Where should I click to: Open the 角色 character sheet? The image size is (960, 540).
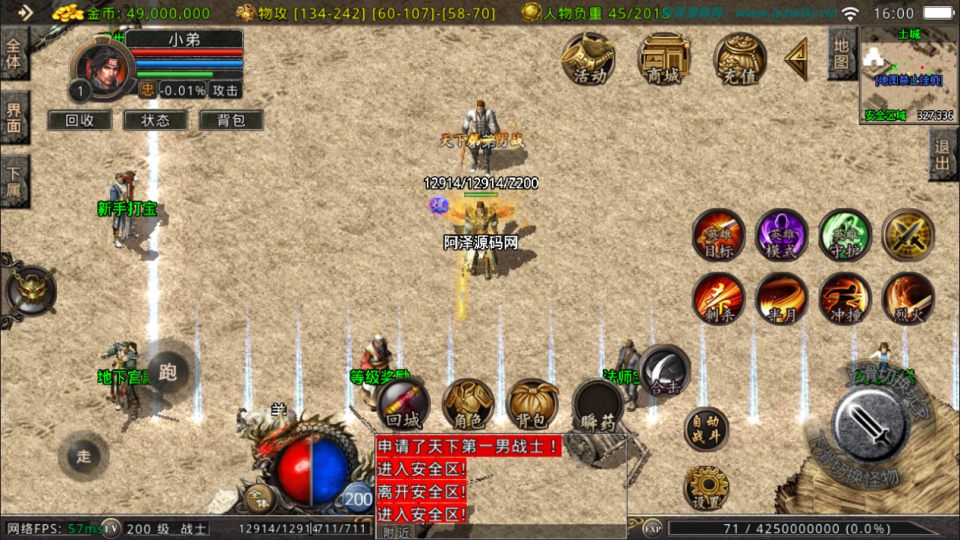(467, 405)
